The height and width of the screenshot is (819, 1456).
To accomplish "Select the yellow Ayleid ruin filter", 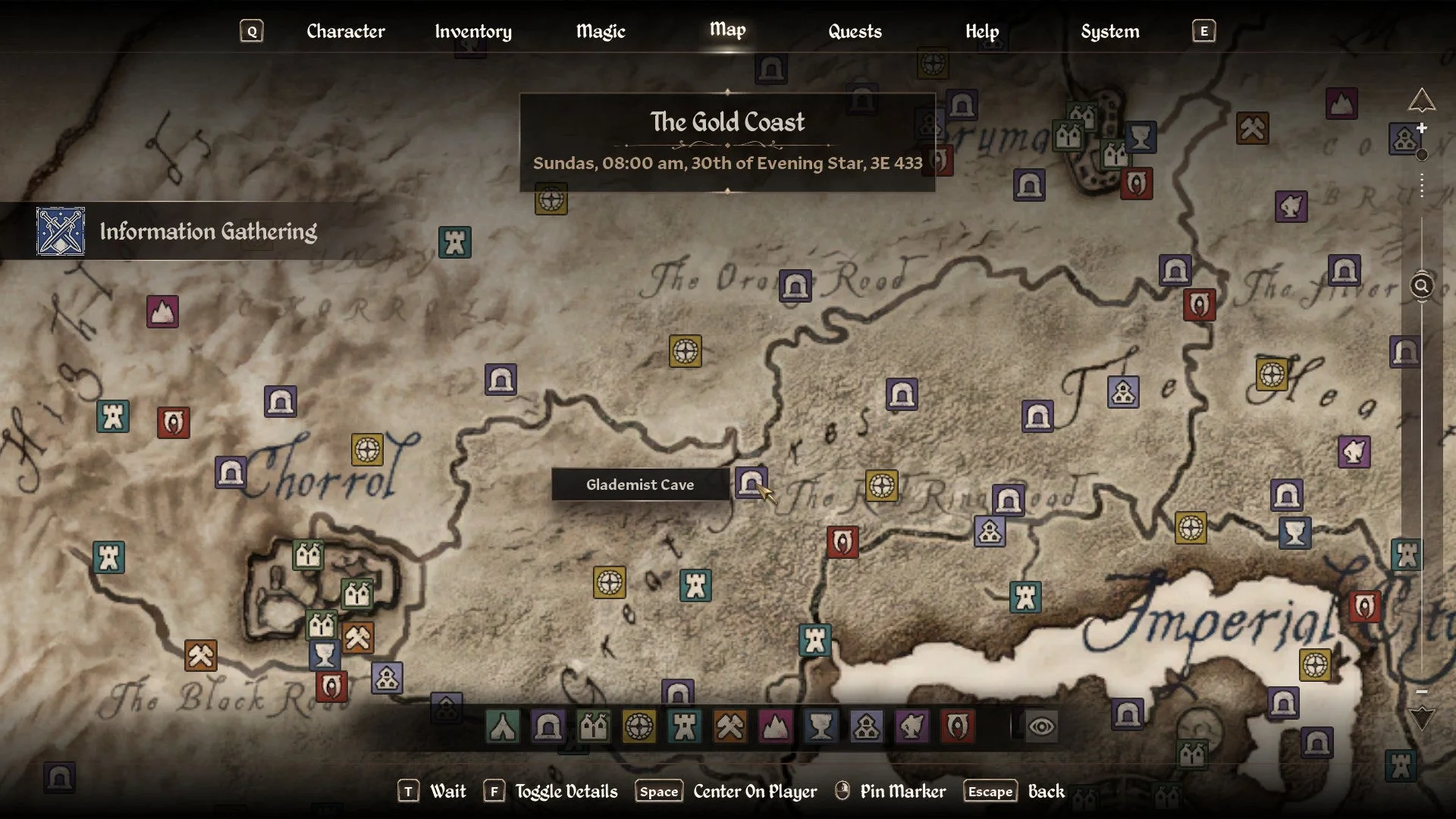I will (639, 726).
